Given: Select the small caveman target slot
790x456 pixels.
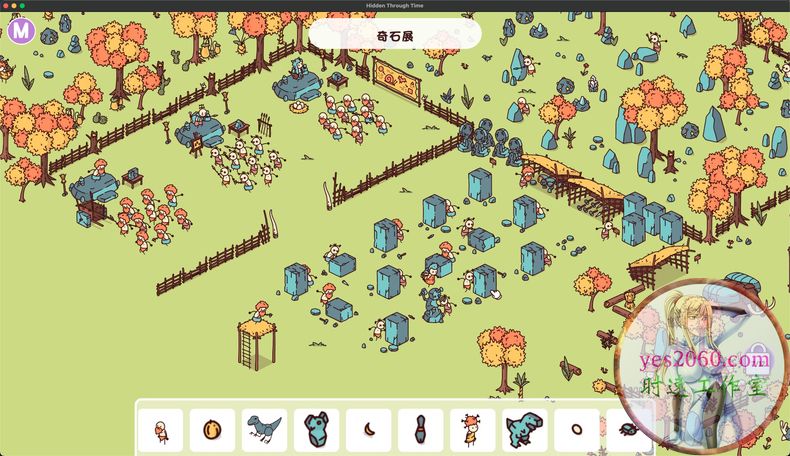Looking at the screenshot, I should tap(160, 430).
